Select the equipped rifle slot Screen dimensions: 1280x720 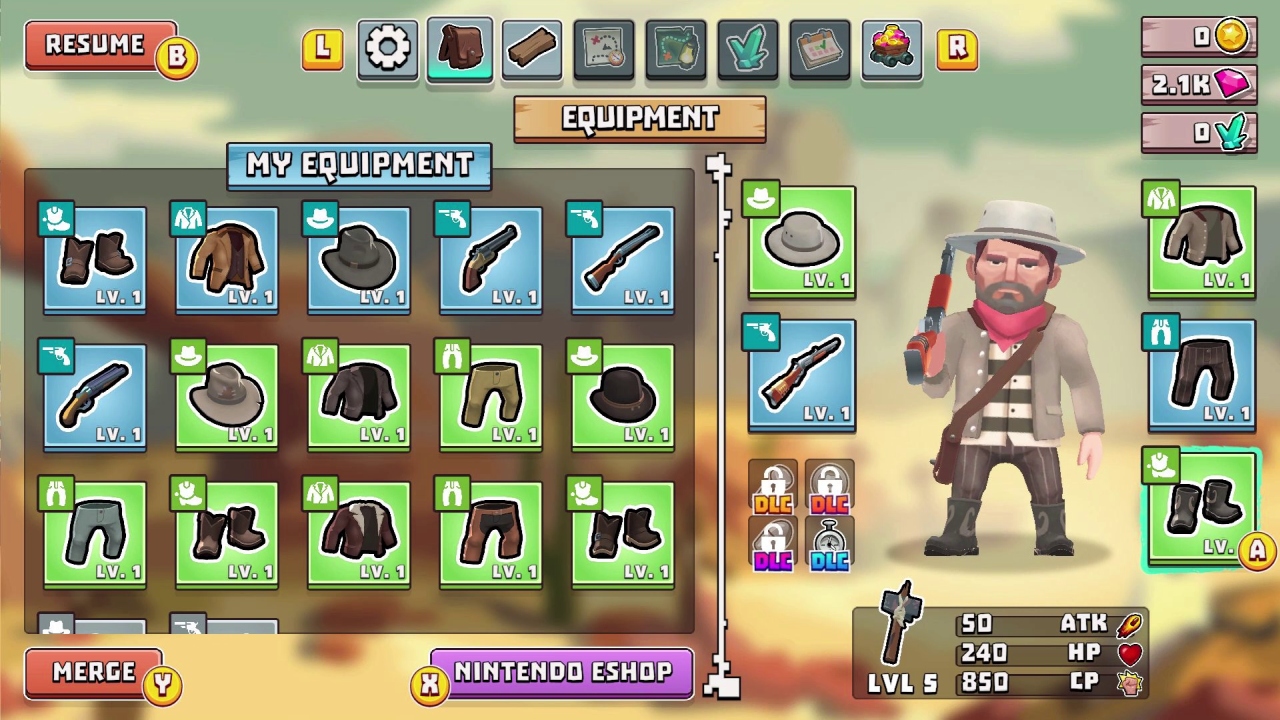point(801,377)
